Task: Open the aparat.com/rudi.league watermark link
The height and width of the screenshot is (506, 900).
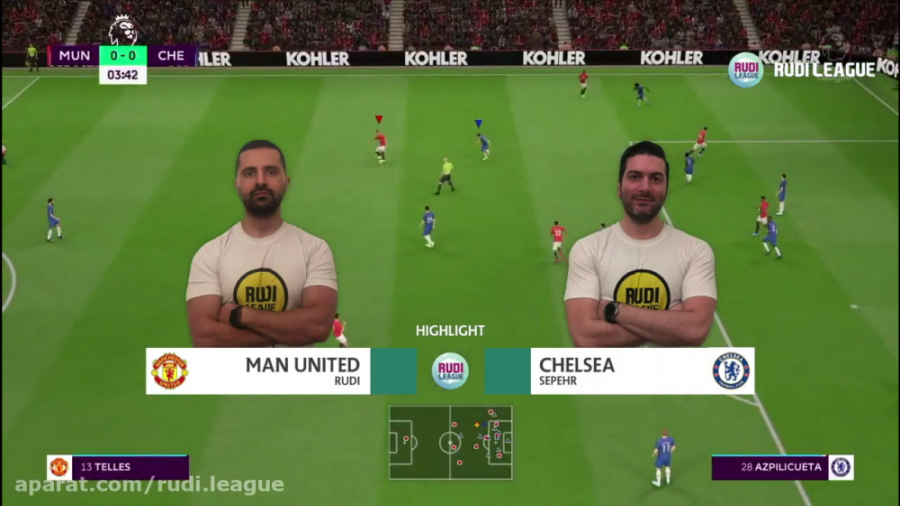Action: point(150,485)
